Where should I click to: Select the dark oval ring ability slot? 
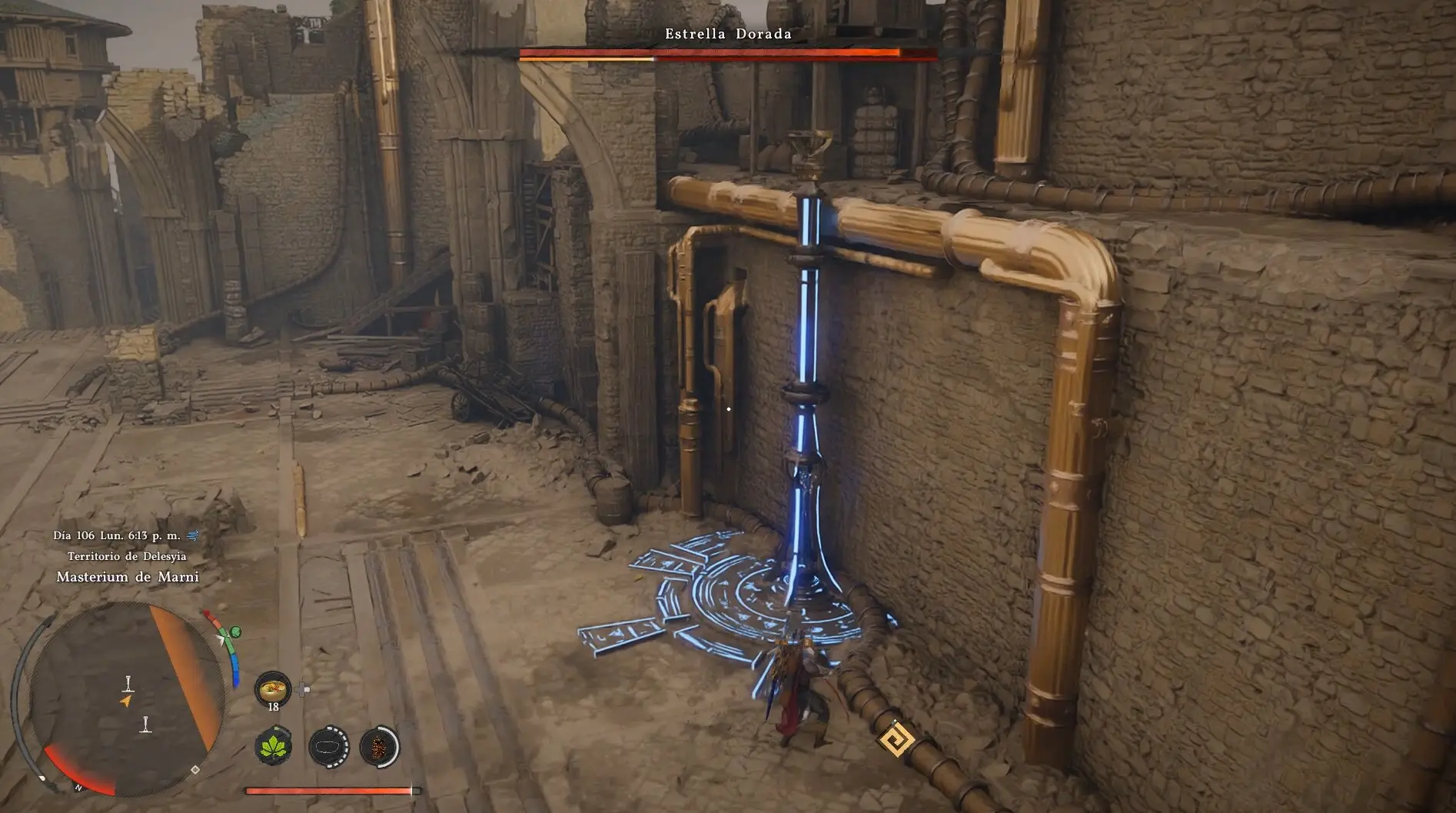[328, 746]
